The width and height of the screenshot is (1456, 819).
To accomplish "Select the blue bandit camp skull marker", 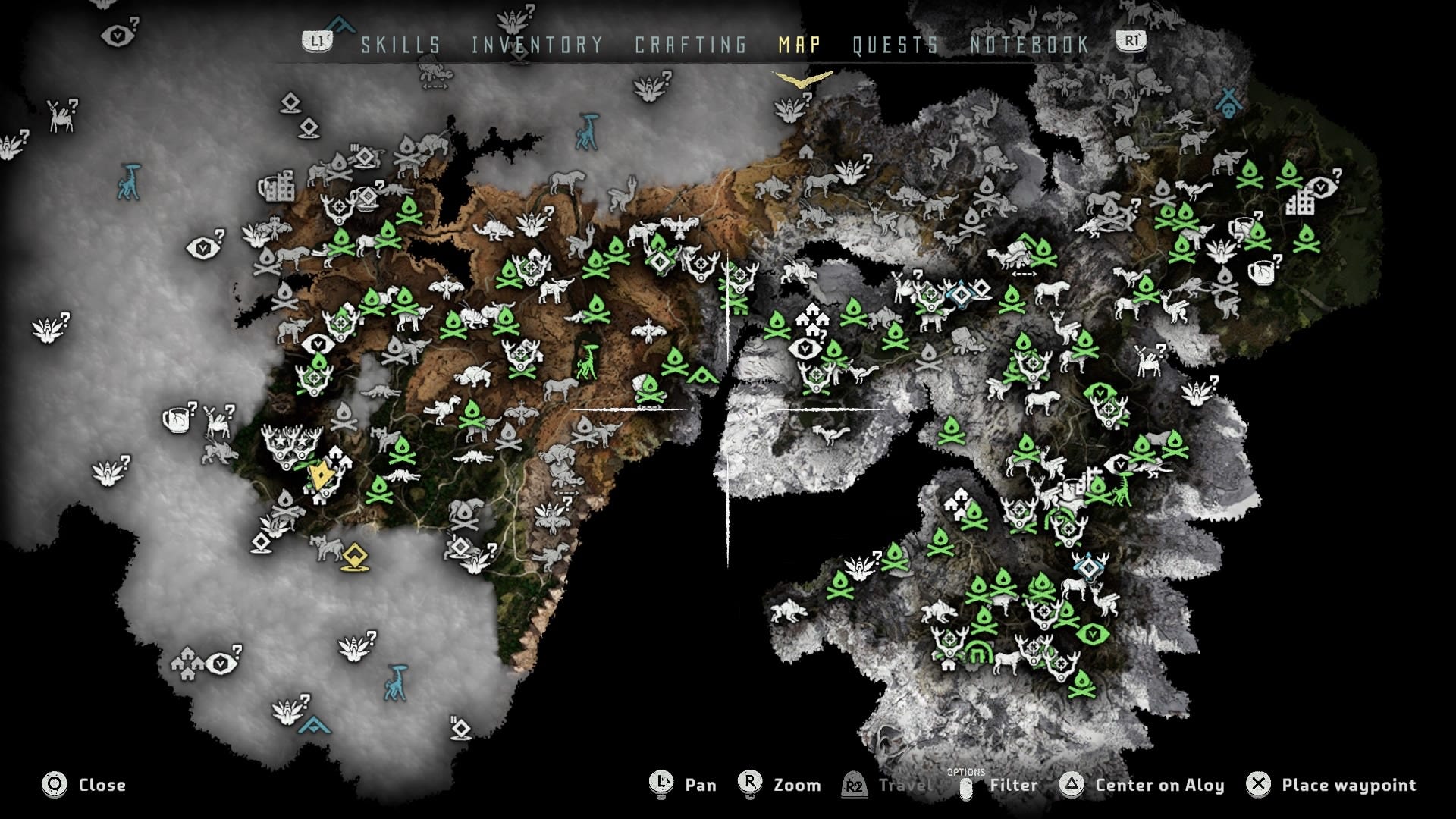I will pyautogui.click(x=1228, y=102).
